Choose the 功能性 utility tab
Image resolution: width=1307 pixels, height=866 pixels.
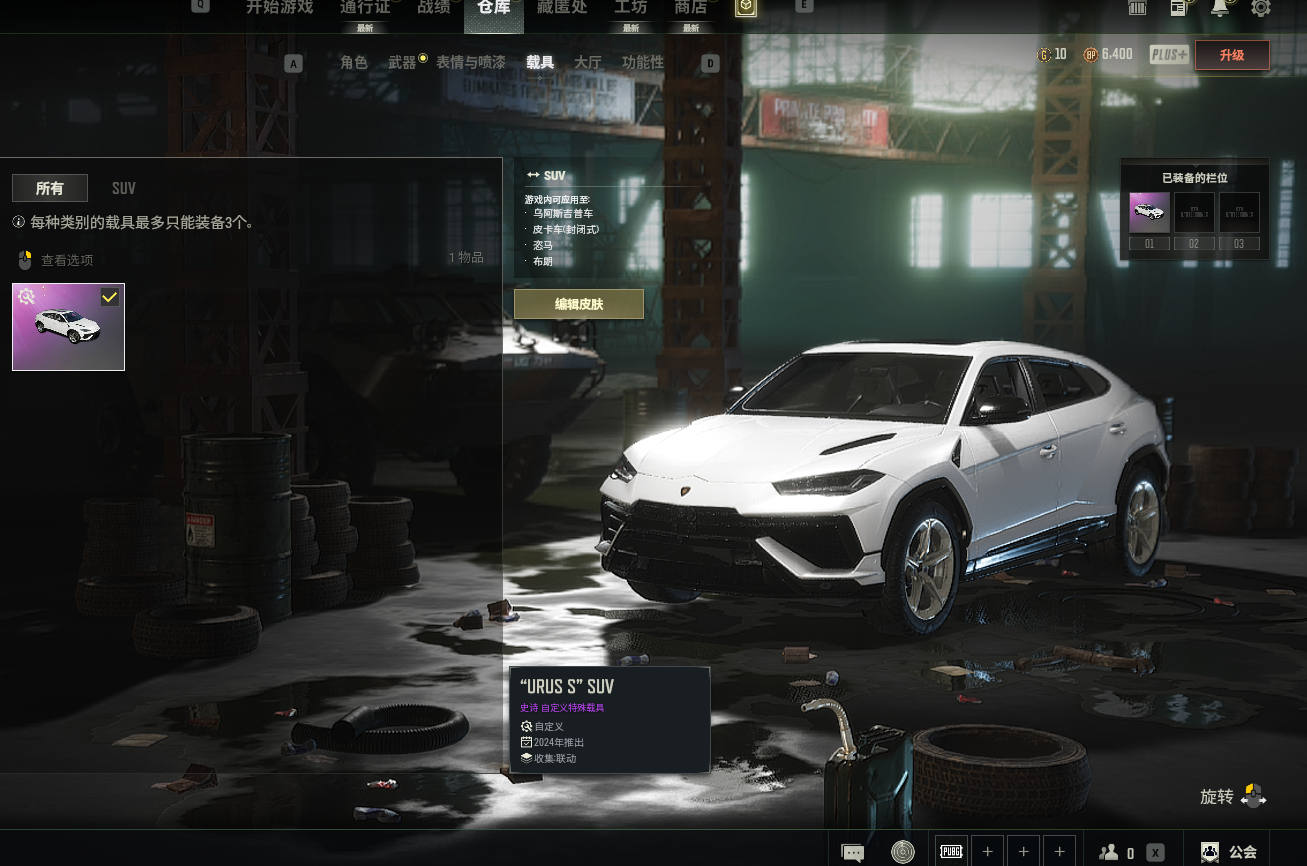click(x=642, y=62)
